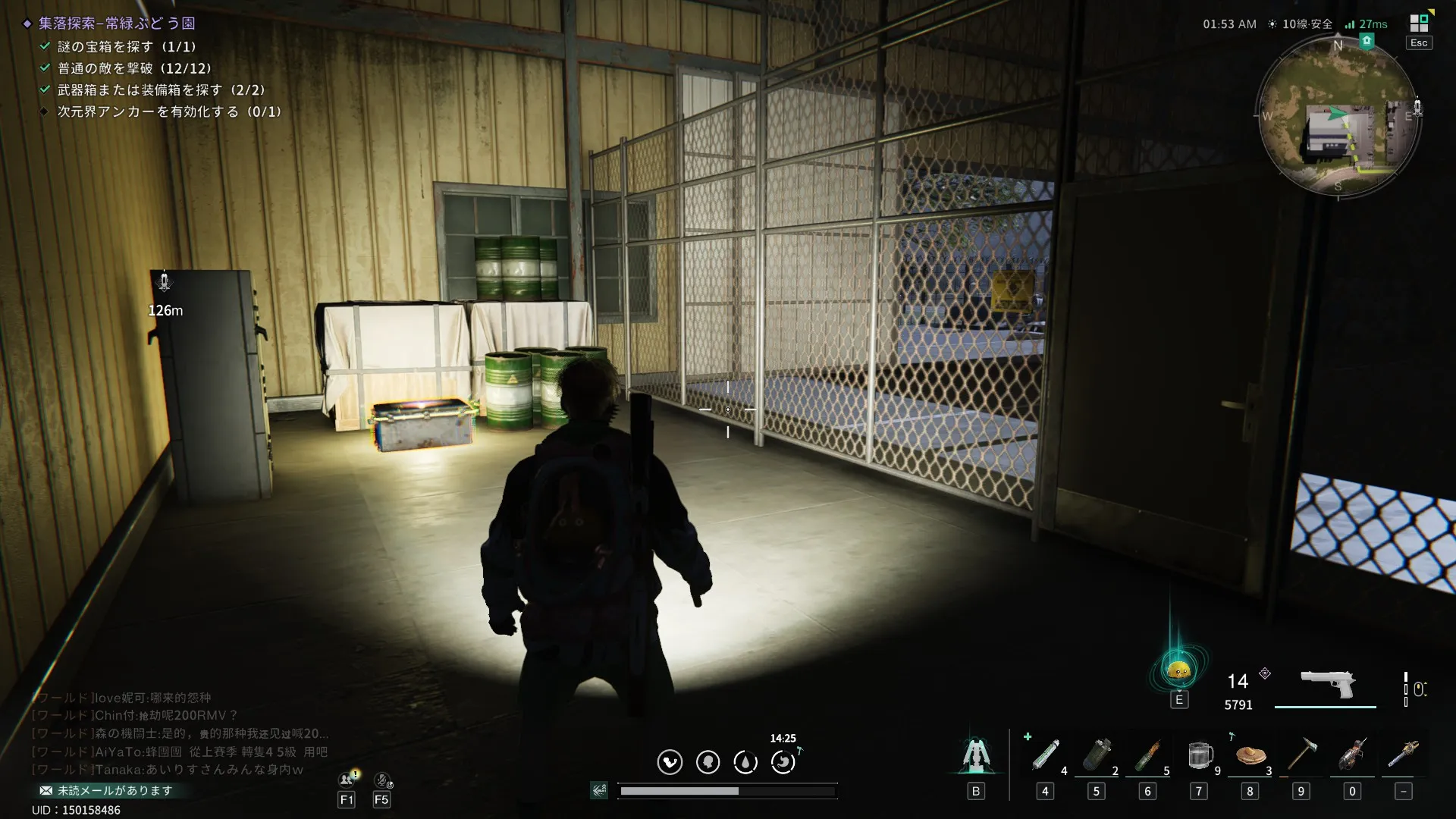Open the world chat box
1456x819 pixels.
180,733
